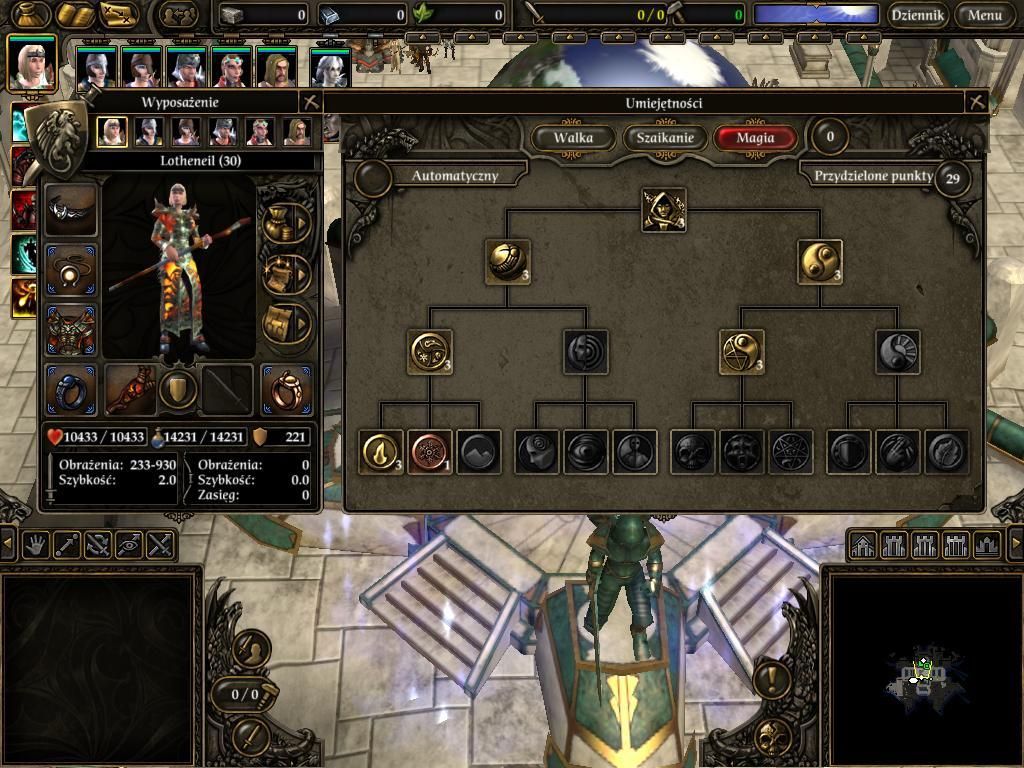
Task: Close the Umiejętności skills window
Action: tap(977, 102)
